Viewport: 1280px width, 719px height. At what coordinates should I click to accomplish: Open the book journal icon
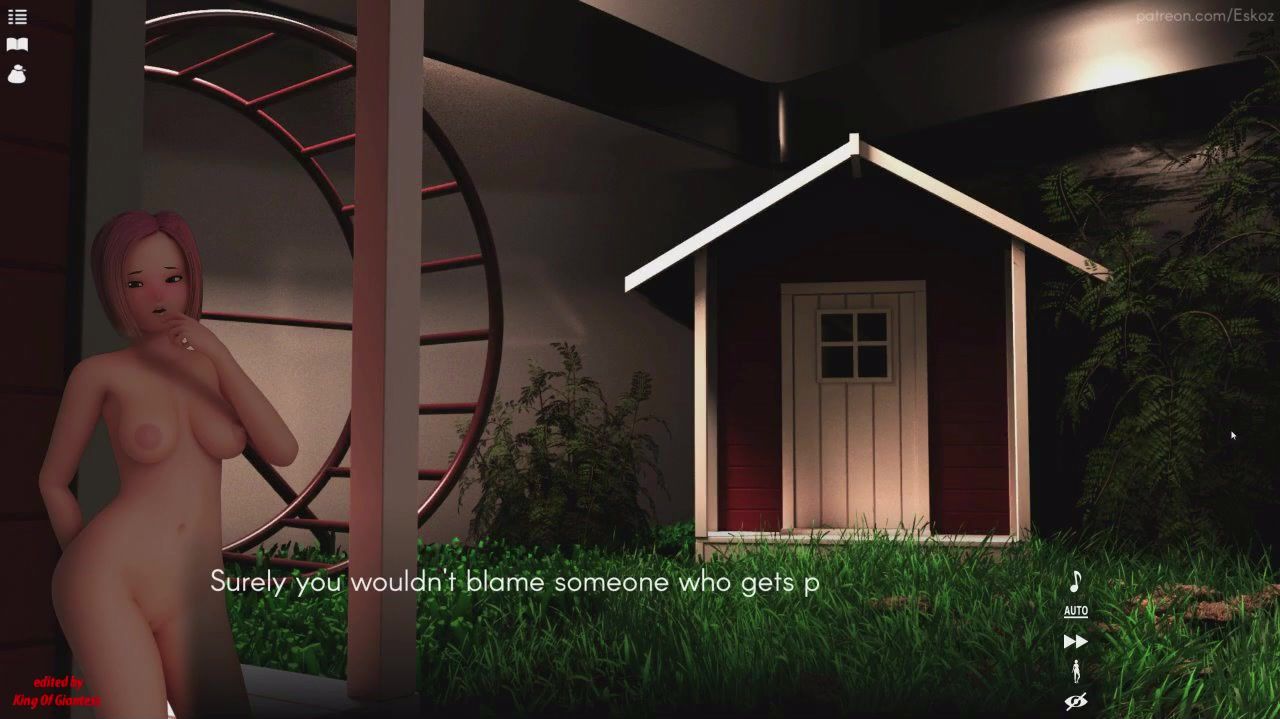(x=17, y=45)
